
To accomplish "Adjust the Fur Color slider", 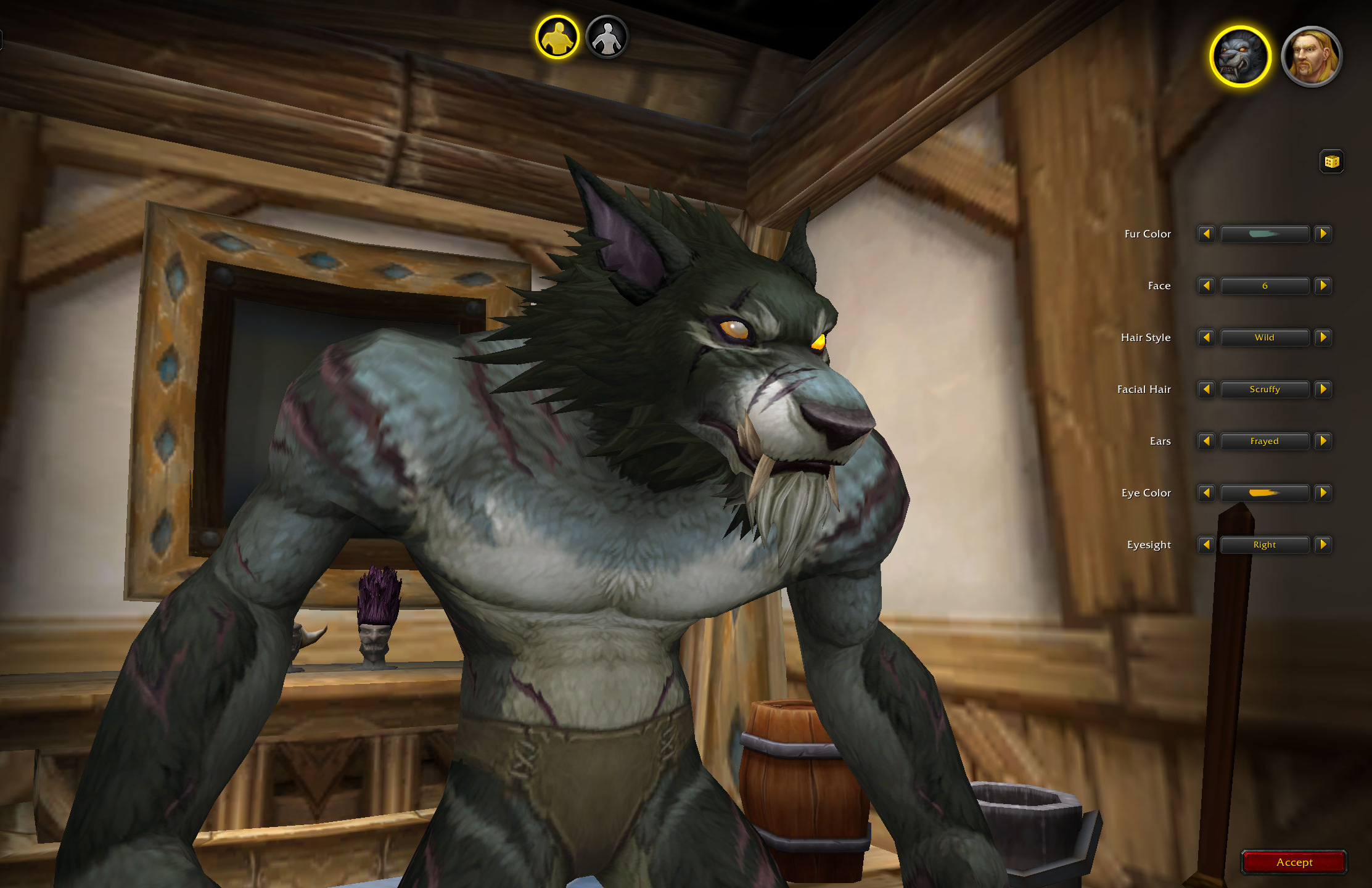I will (1265, 234).
